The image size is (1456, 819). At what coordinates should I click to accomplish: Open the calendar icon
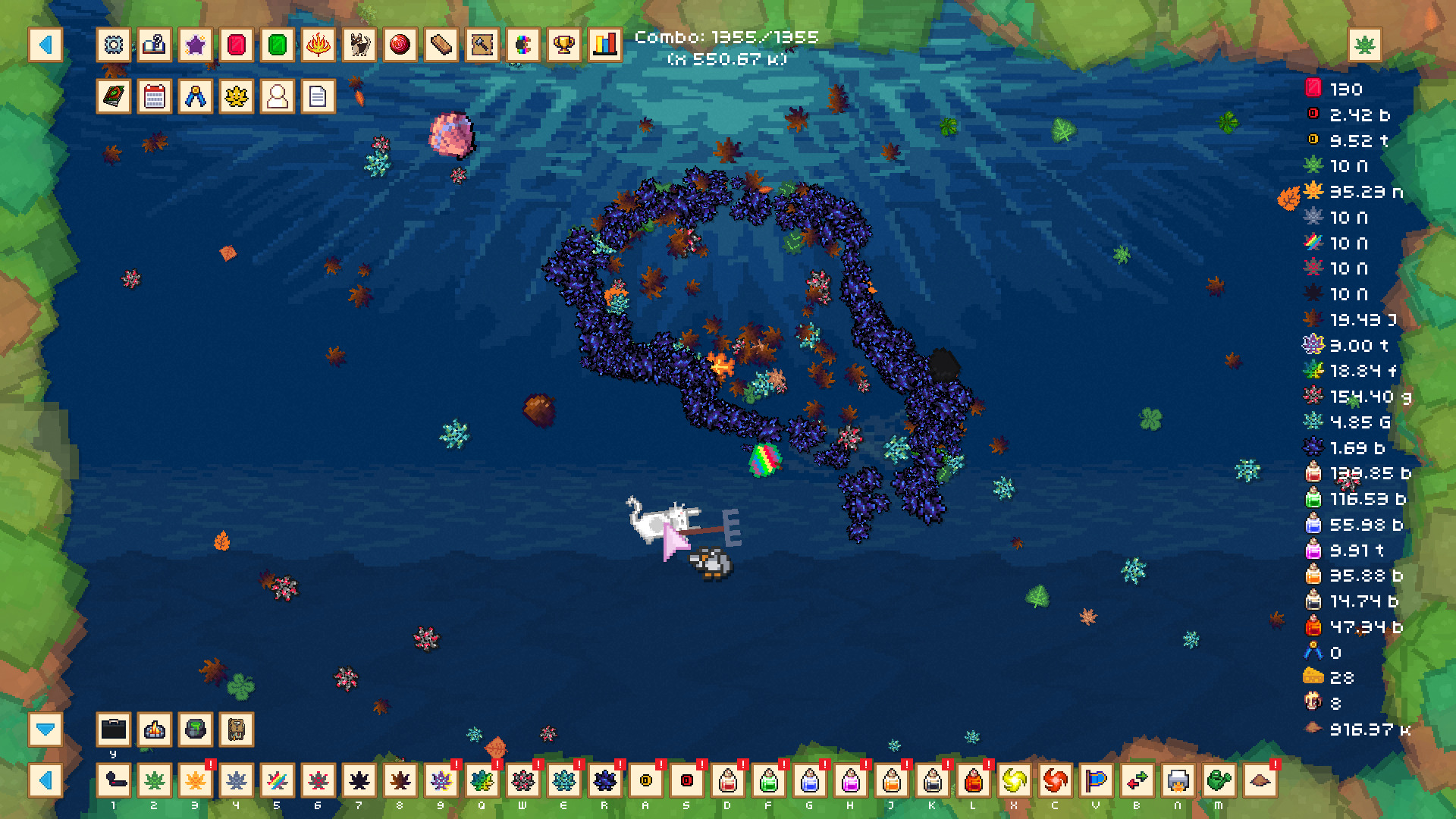pos(155,97)
